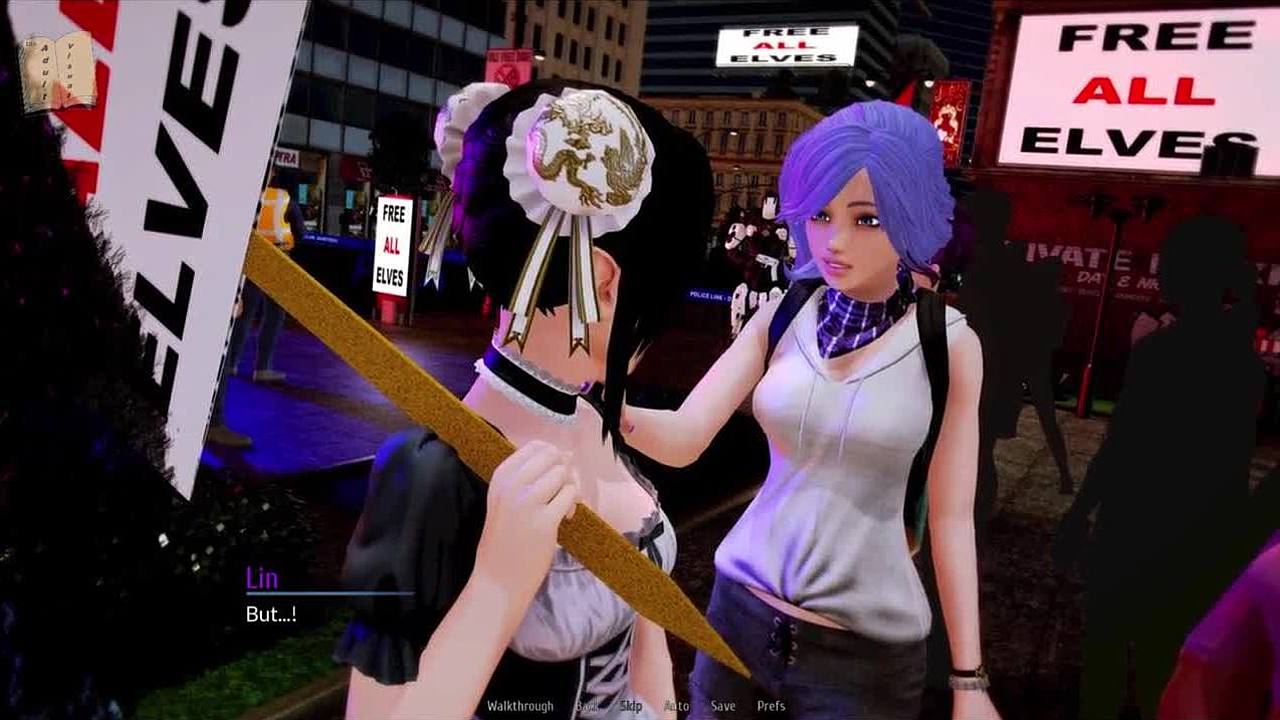
Task: Open the Save screen
Action: (x=722, y=706)
